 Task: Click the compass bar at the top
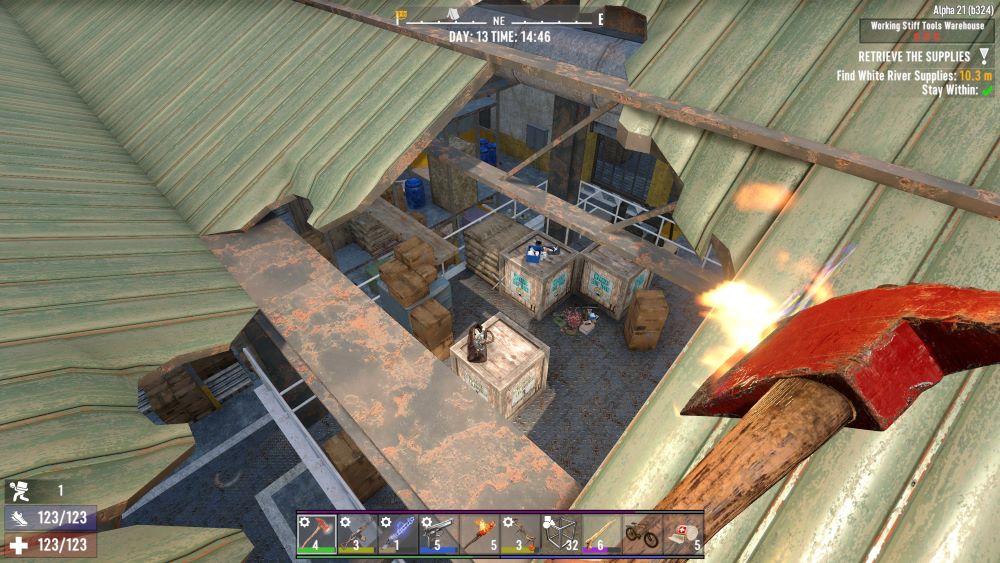point(500,19)
